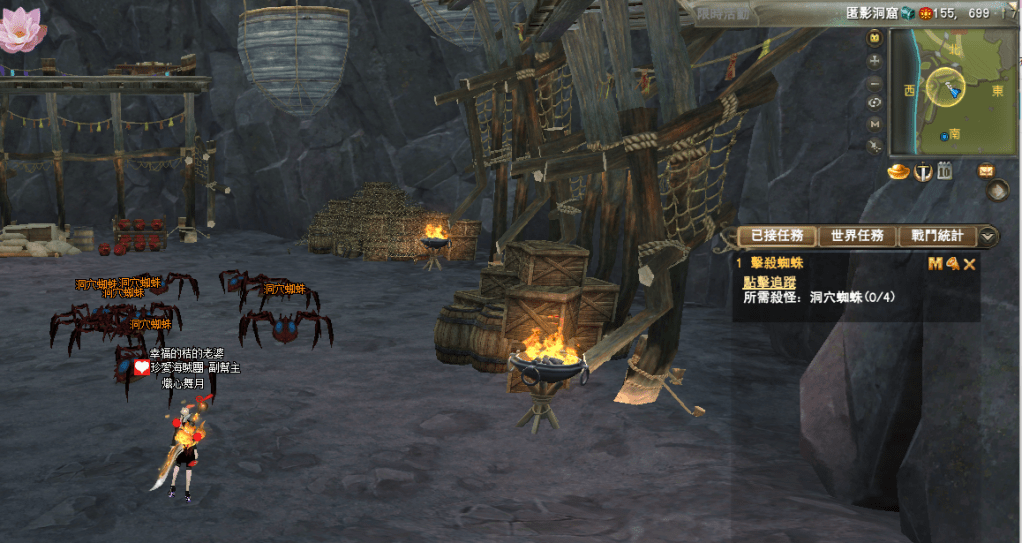Abandon the quest with the X icon
The width and height of the screenshot is (1022, 543).
tap(969, 264)
